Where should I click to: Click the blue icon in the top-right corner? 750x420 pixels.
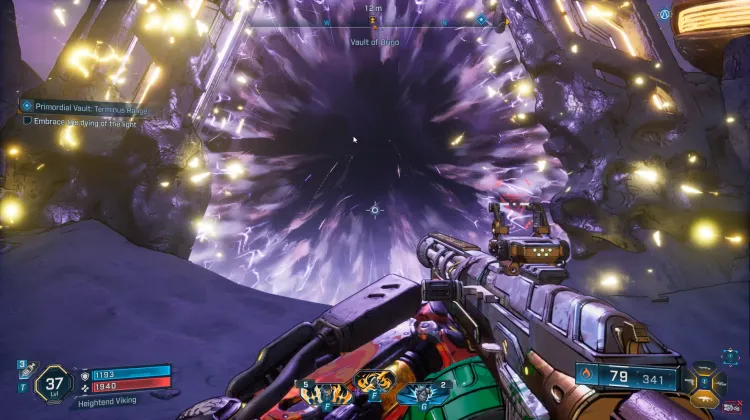coord(664,14)
